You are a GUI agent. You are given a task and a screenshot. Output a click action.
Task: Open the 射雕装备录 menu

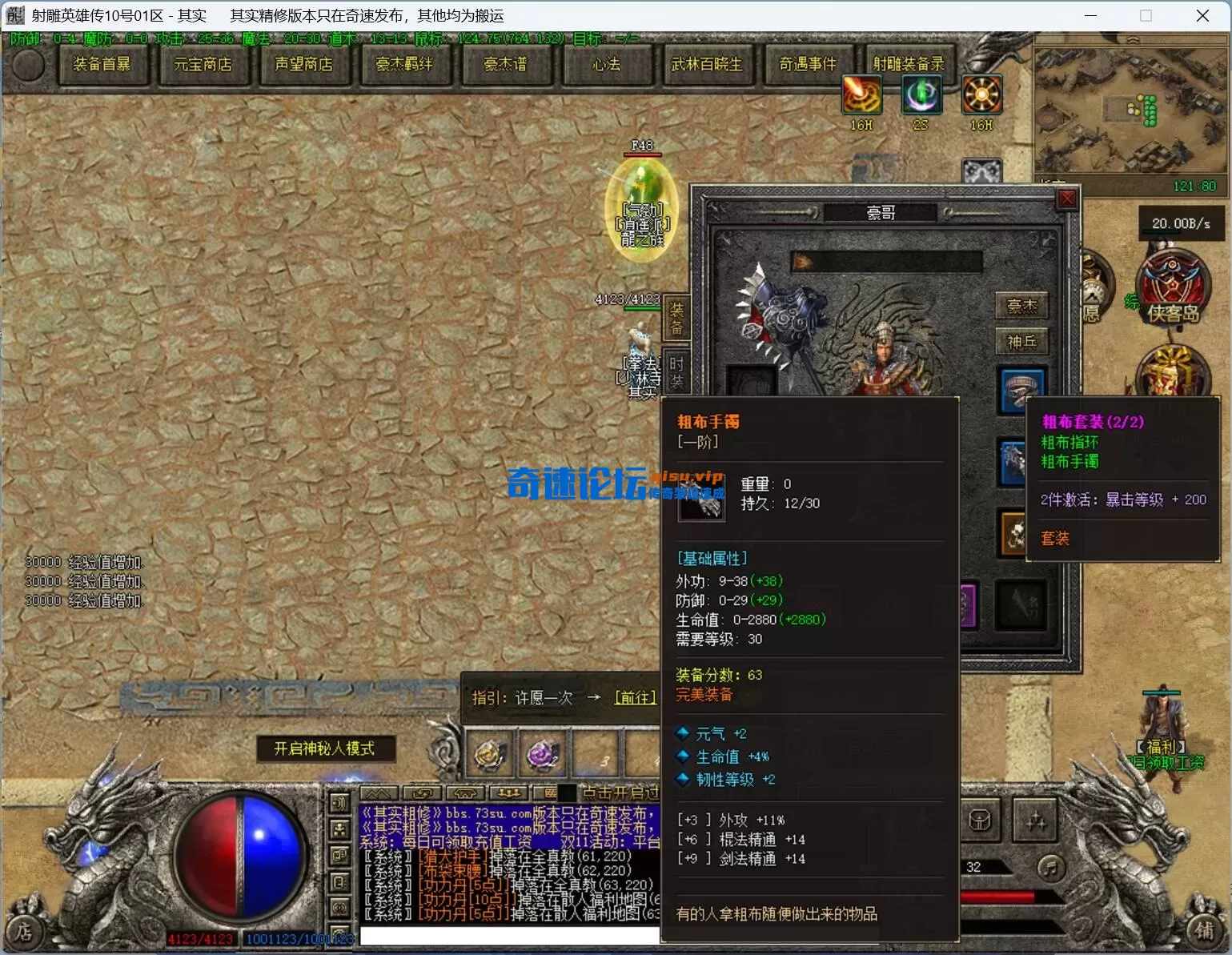click(909, 65)
